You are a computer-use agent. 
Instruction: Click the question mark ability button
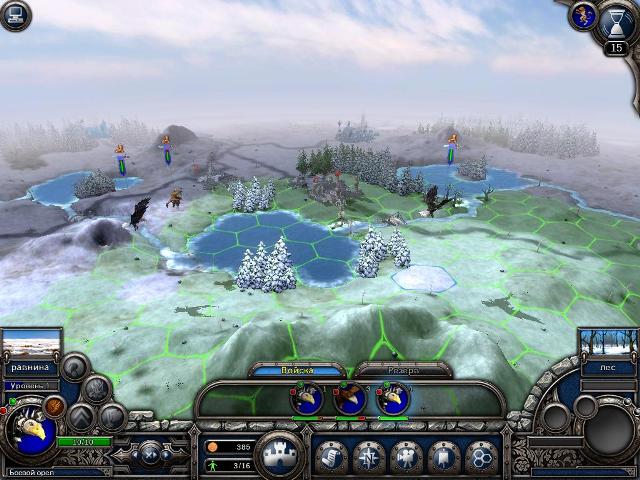click(x=74, y=367)
